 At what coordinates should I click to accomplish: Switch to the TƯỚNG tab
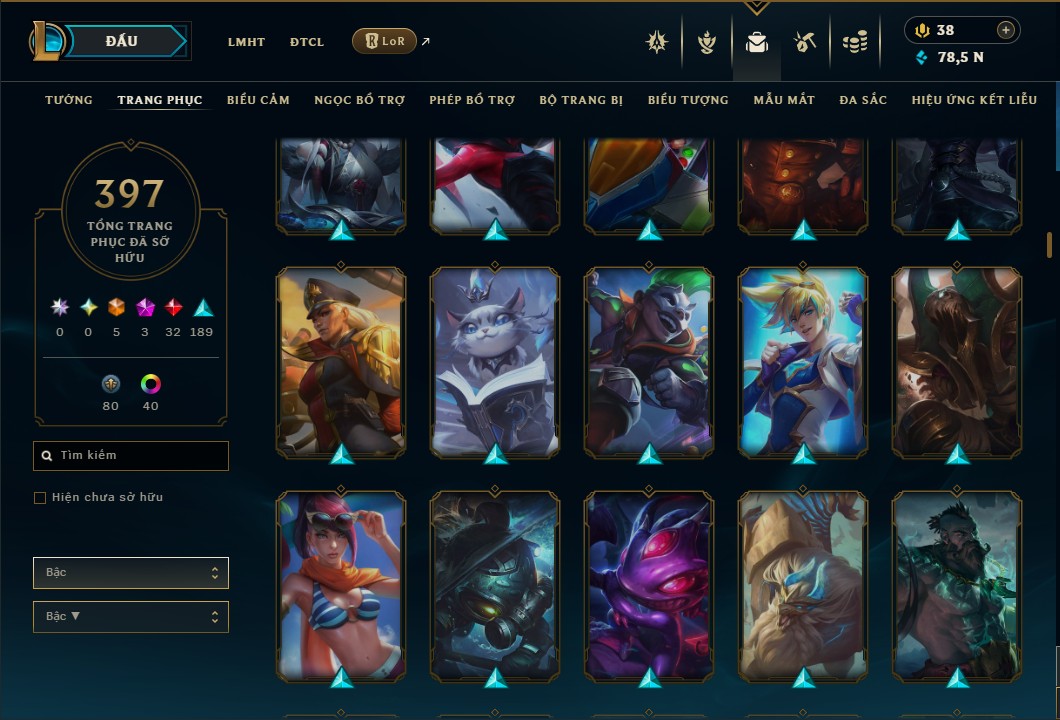[x=69, y=100]
